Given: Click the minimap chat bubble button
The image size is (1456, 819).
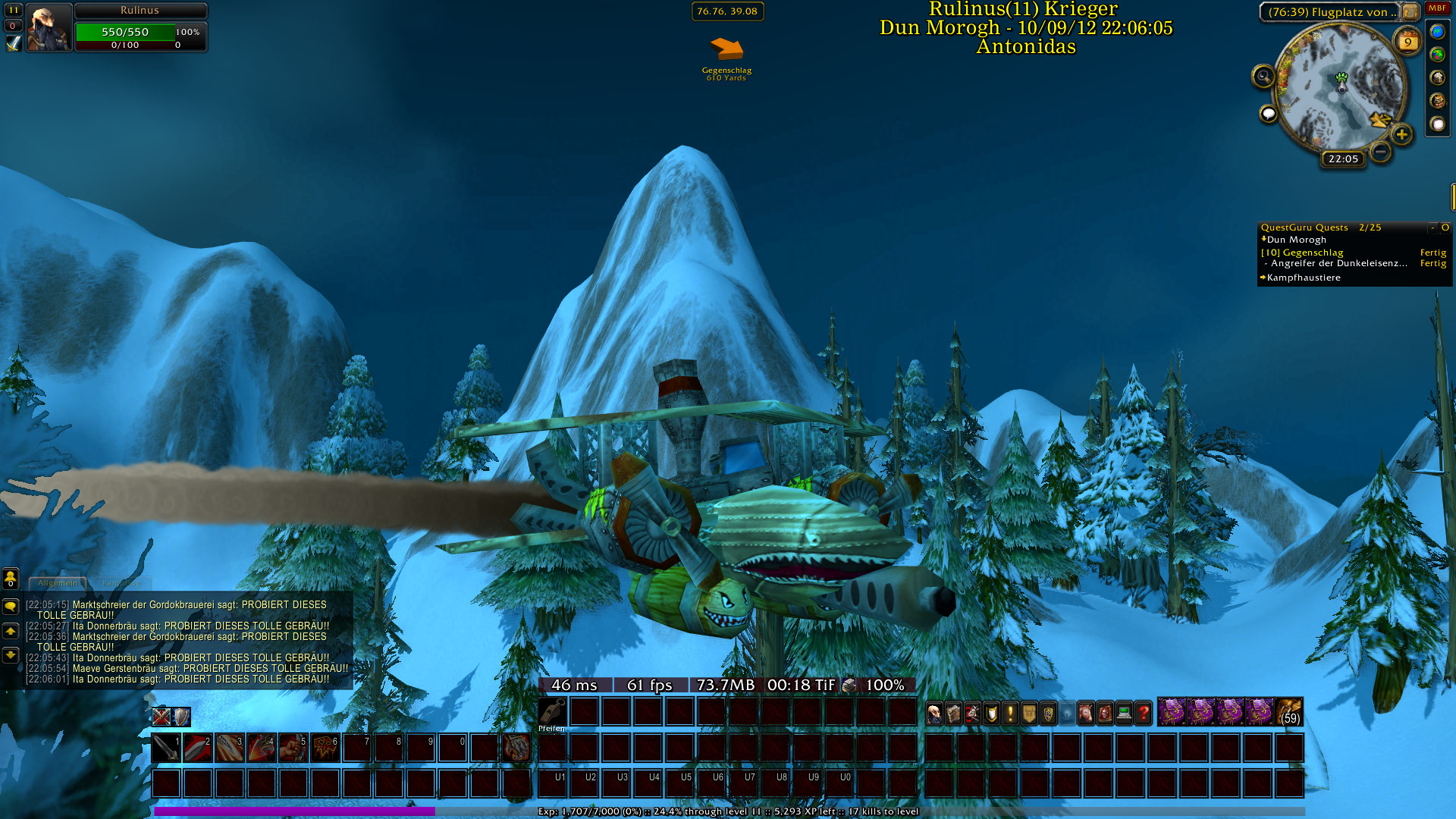Looking at the screenshot, I should [1268, 114].
